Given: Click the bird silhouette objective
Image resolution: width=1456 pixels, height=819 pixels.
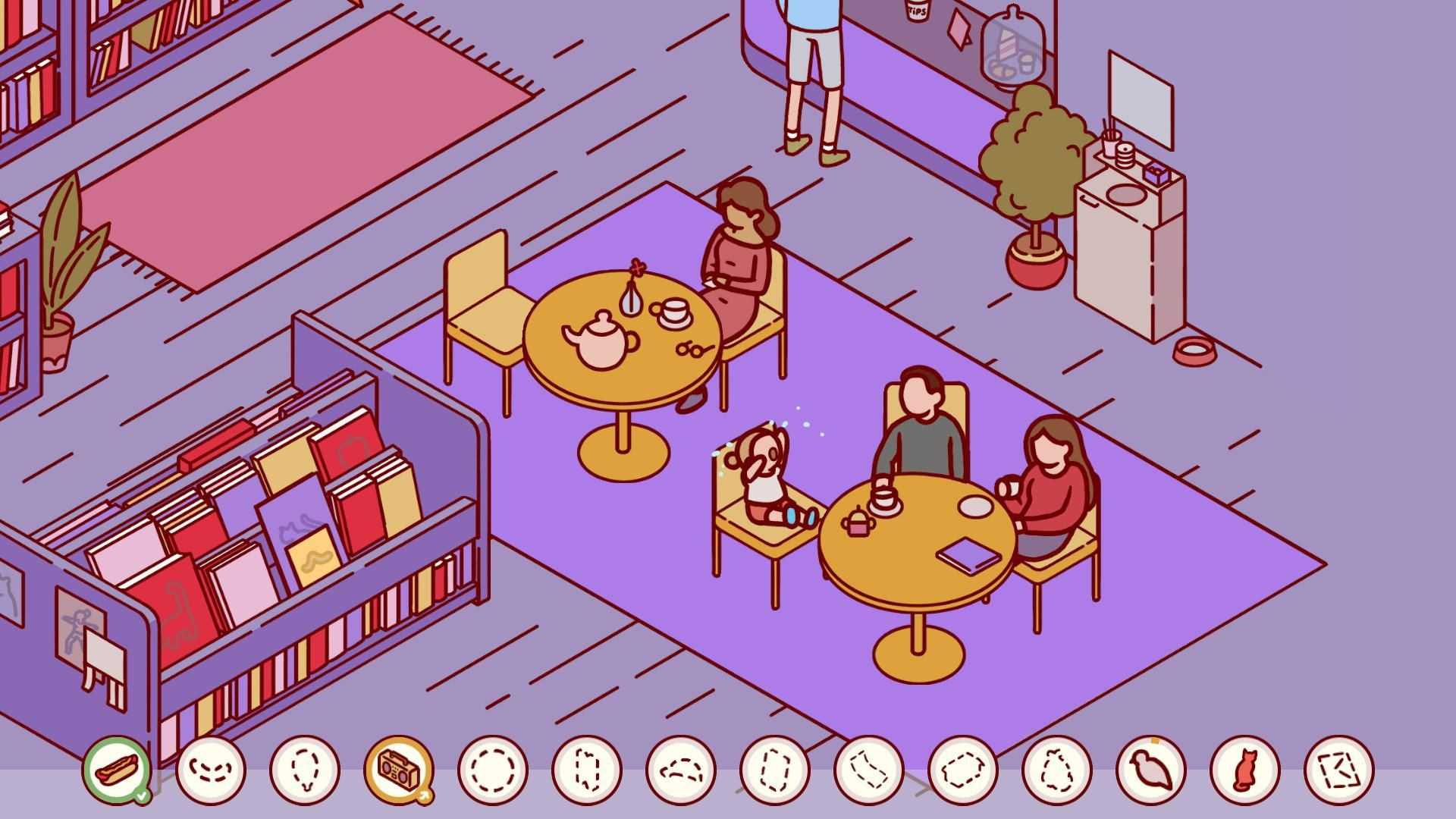Looking at the screenshot, I should (1150, 770).
